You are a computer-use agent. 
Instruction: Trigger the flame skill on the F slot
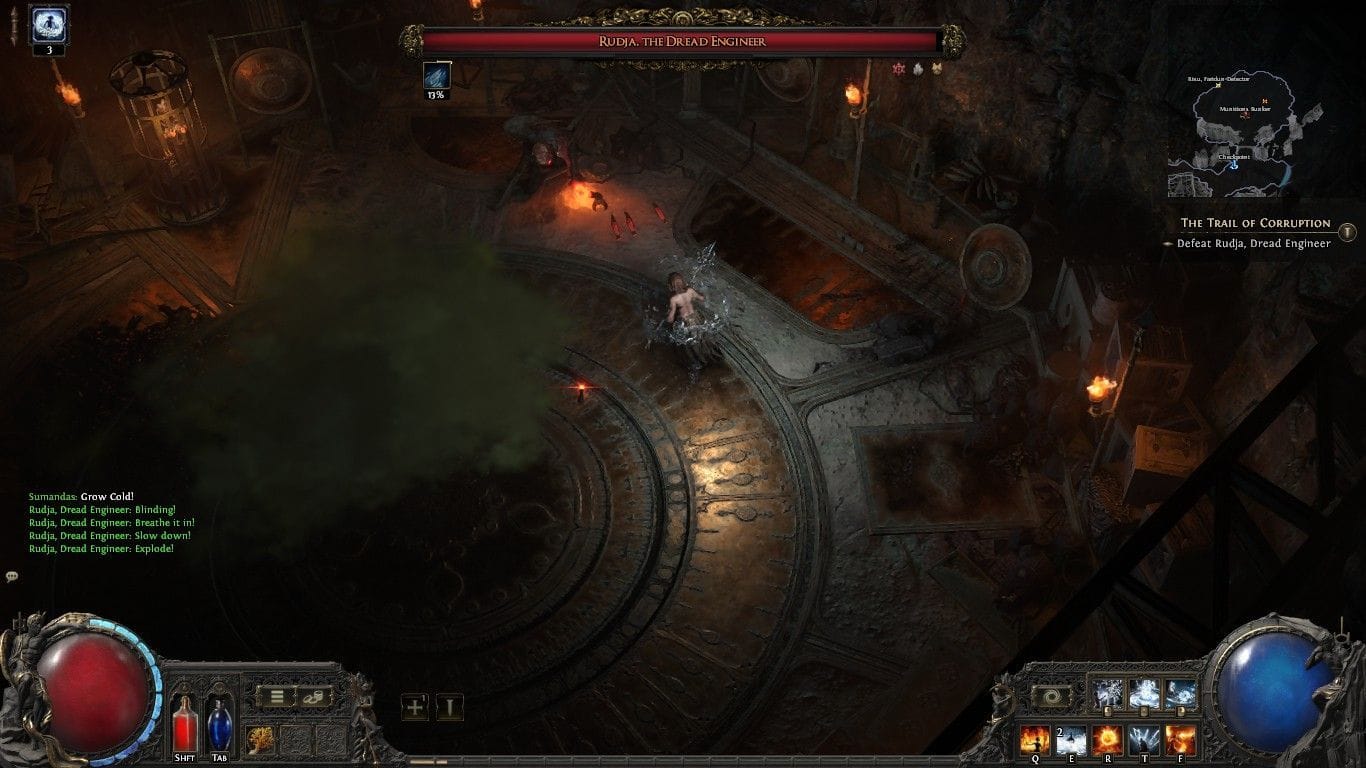click(1181, 740)
